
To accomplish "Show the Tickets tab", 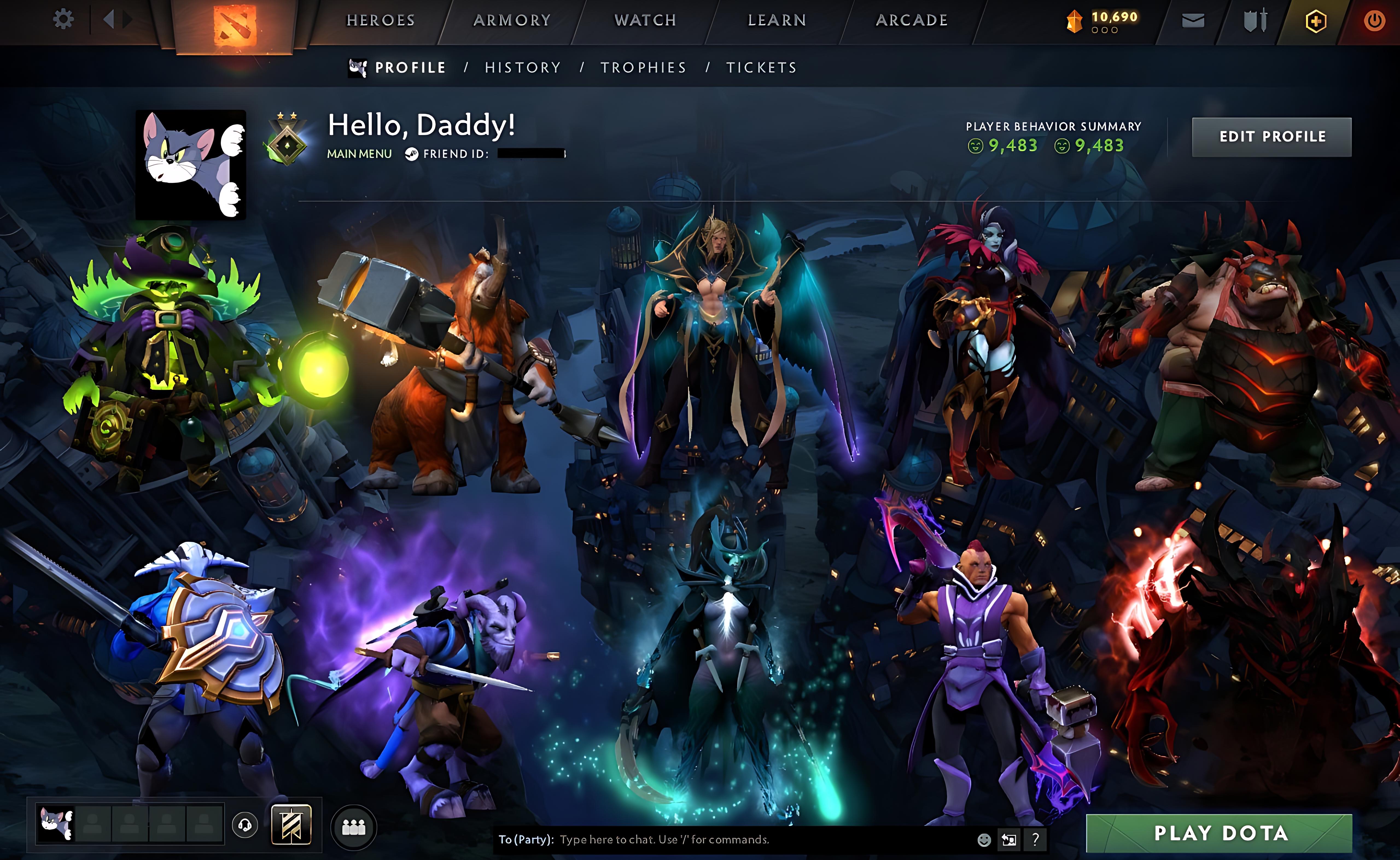I will [761, 68].
